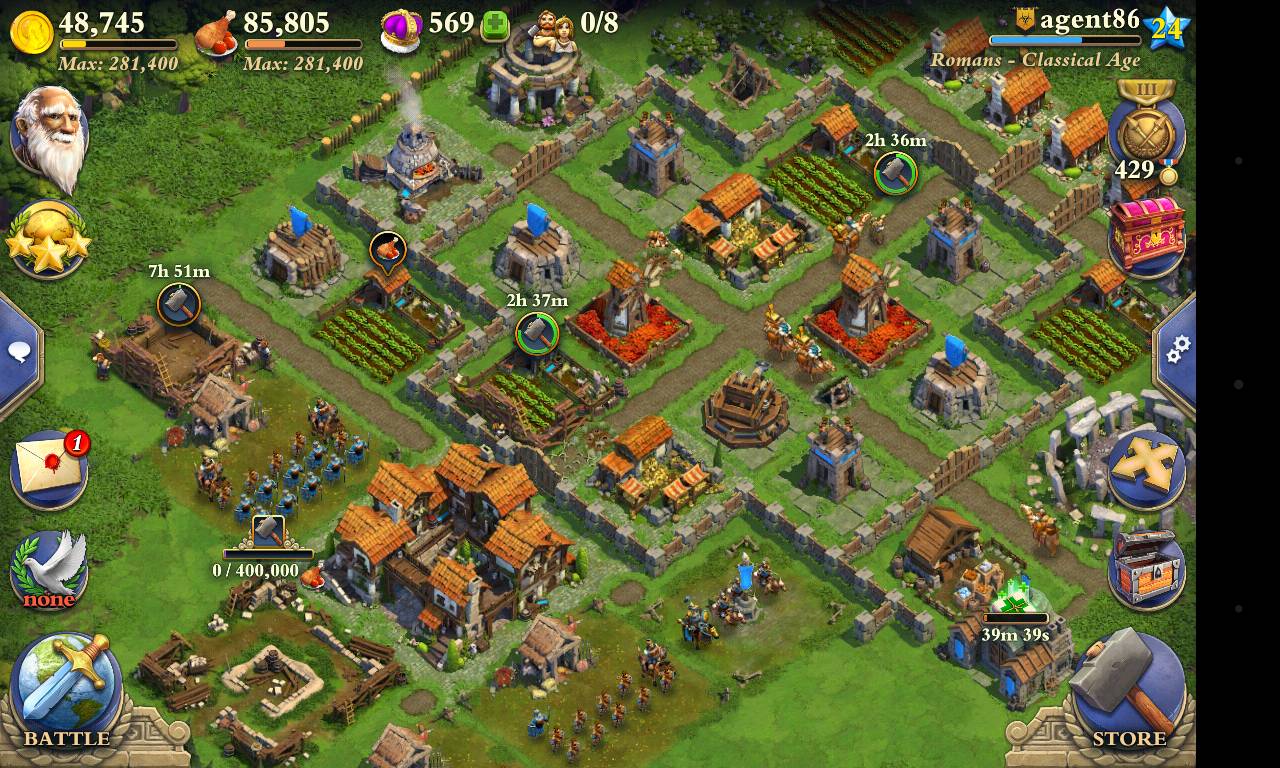Open the Store hammer button
This screenshot has width=1280, height=768.
tap(1126, 688)
